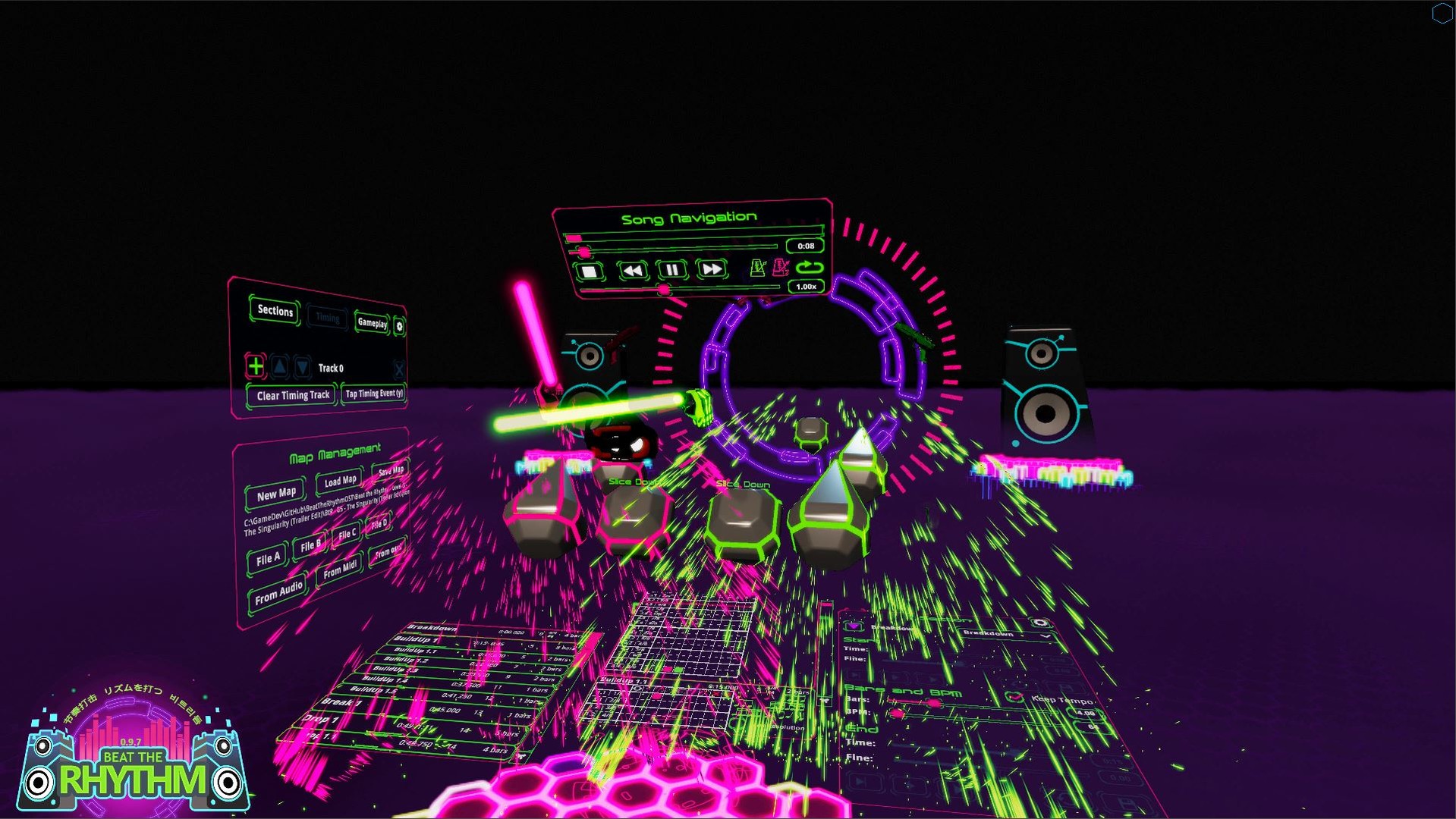Stop playback in Song Navigation
This screenshot has height=819, width=1456.
tap(590, 271)
